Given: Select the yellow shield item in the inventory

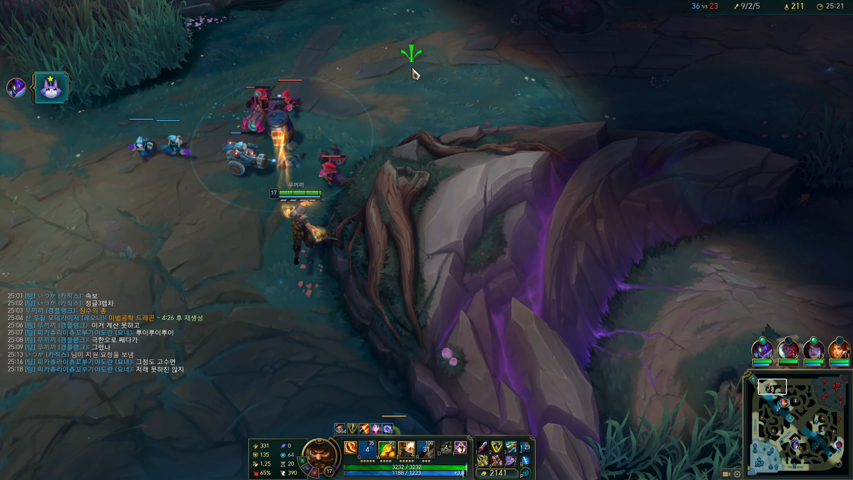Looking at the screenshot, I should coord(497,448).
